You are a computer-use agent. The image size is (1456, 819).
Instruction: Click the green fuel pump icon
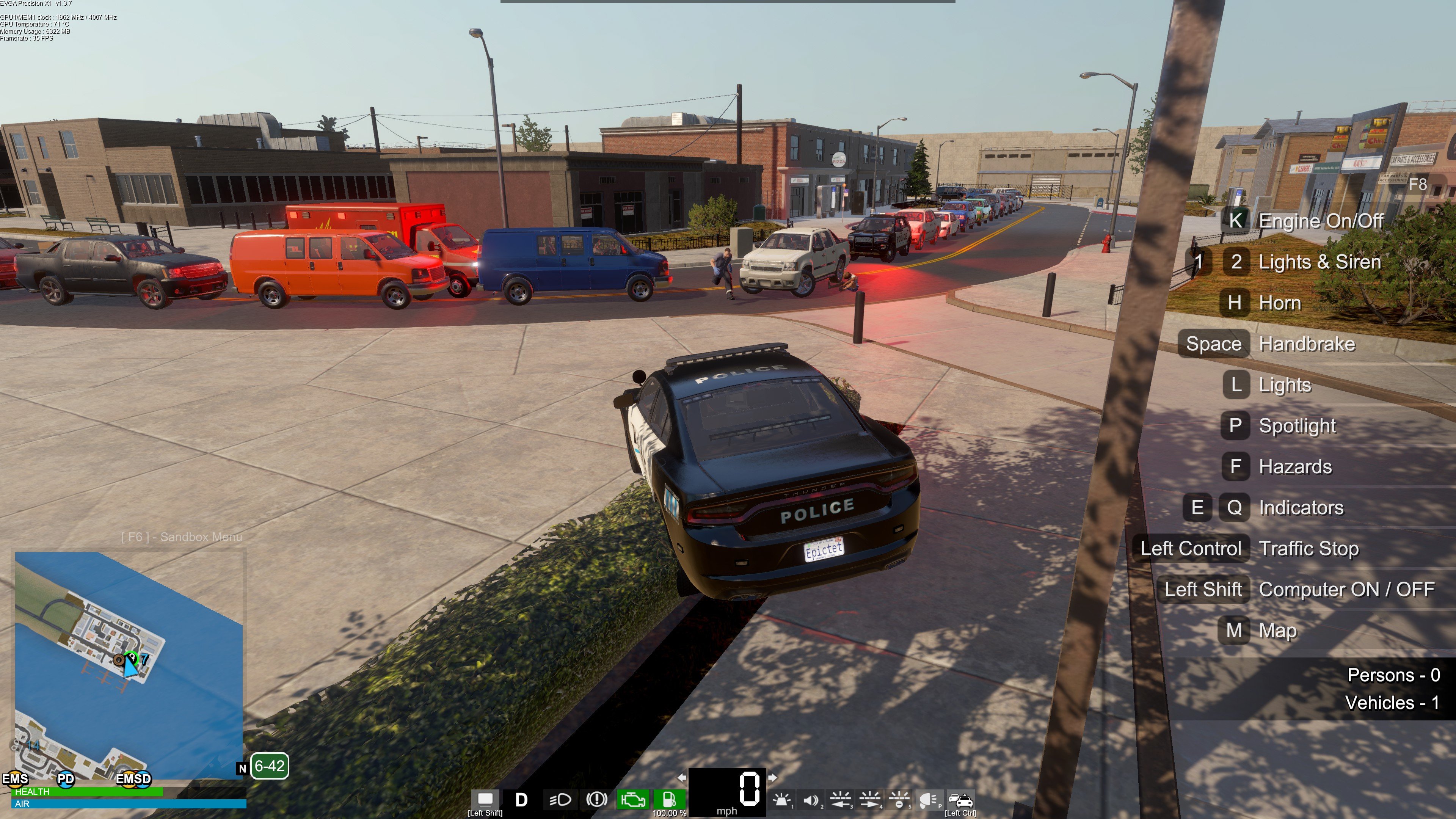(x=668, y=800)
